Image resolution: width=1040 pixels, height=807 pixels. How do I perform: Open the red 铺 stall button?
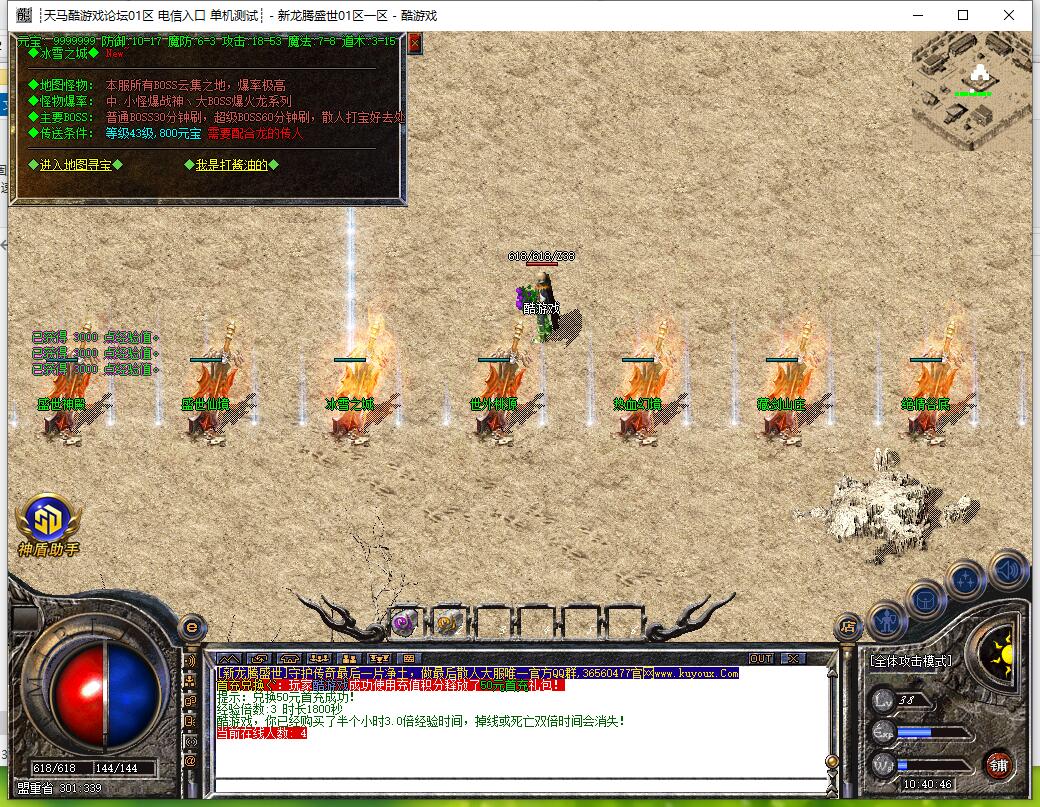pos(997,766)
